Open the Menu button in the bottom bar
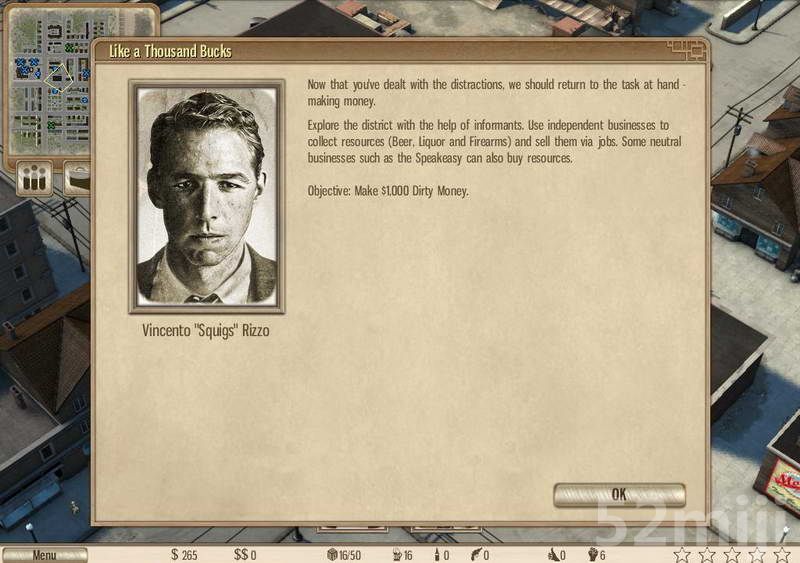800x563 pixels. [44, 554]
